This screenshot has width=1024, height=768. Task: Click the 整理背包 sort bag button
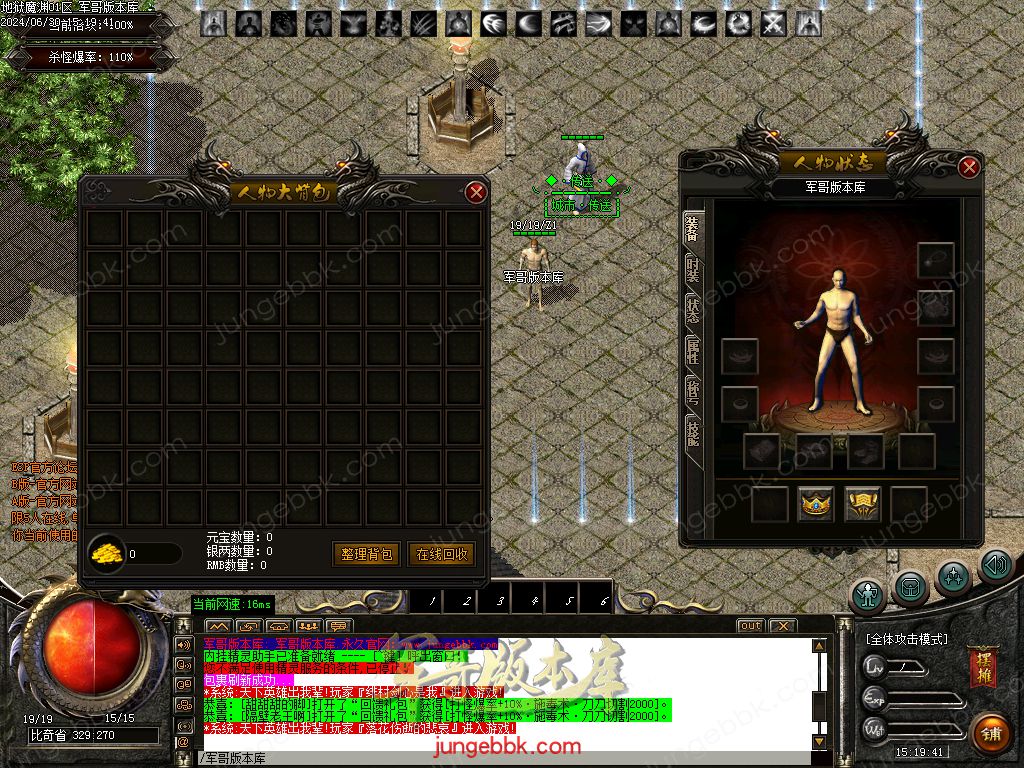coord(365,554)
